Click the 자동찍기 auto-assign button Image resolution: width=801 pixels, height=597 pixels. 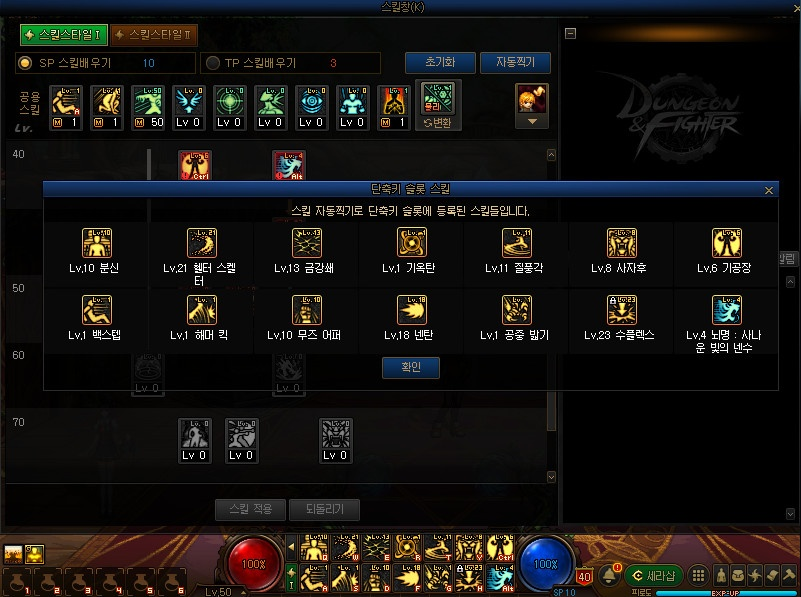(x=515, y=62)
